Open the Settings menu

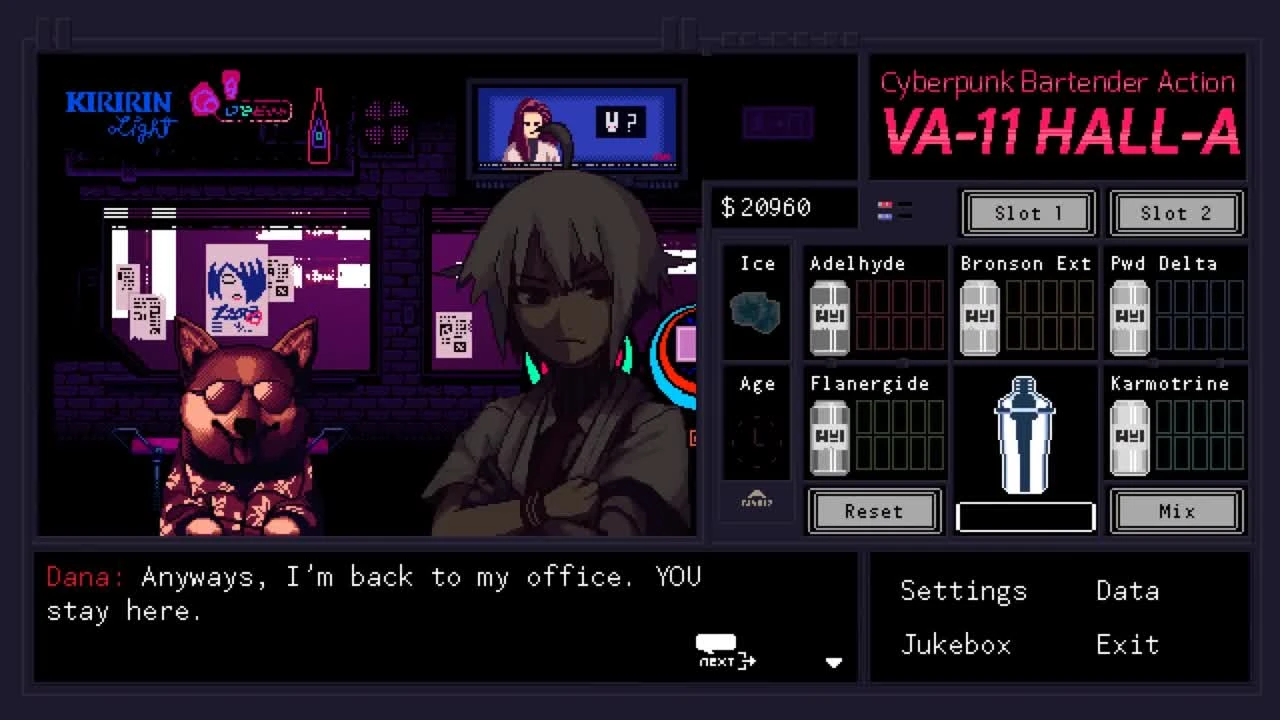(963, 591)
